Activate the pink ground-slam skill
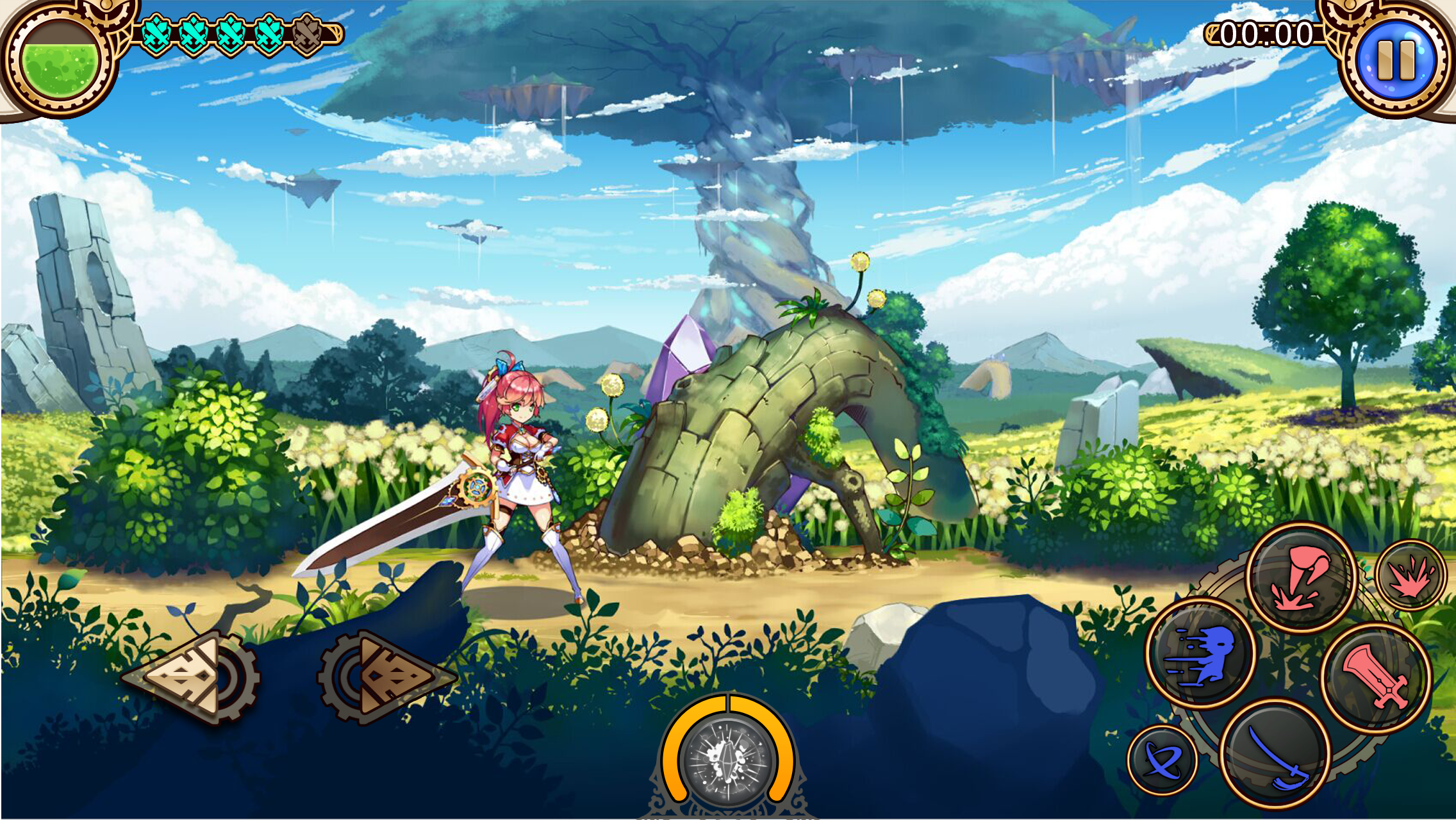The height and width of the screenshot is (820, 1456). point(1303,576)
